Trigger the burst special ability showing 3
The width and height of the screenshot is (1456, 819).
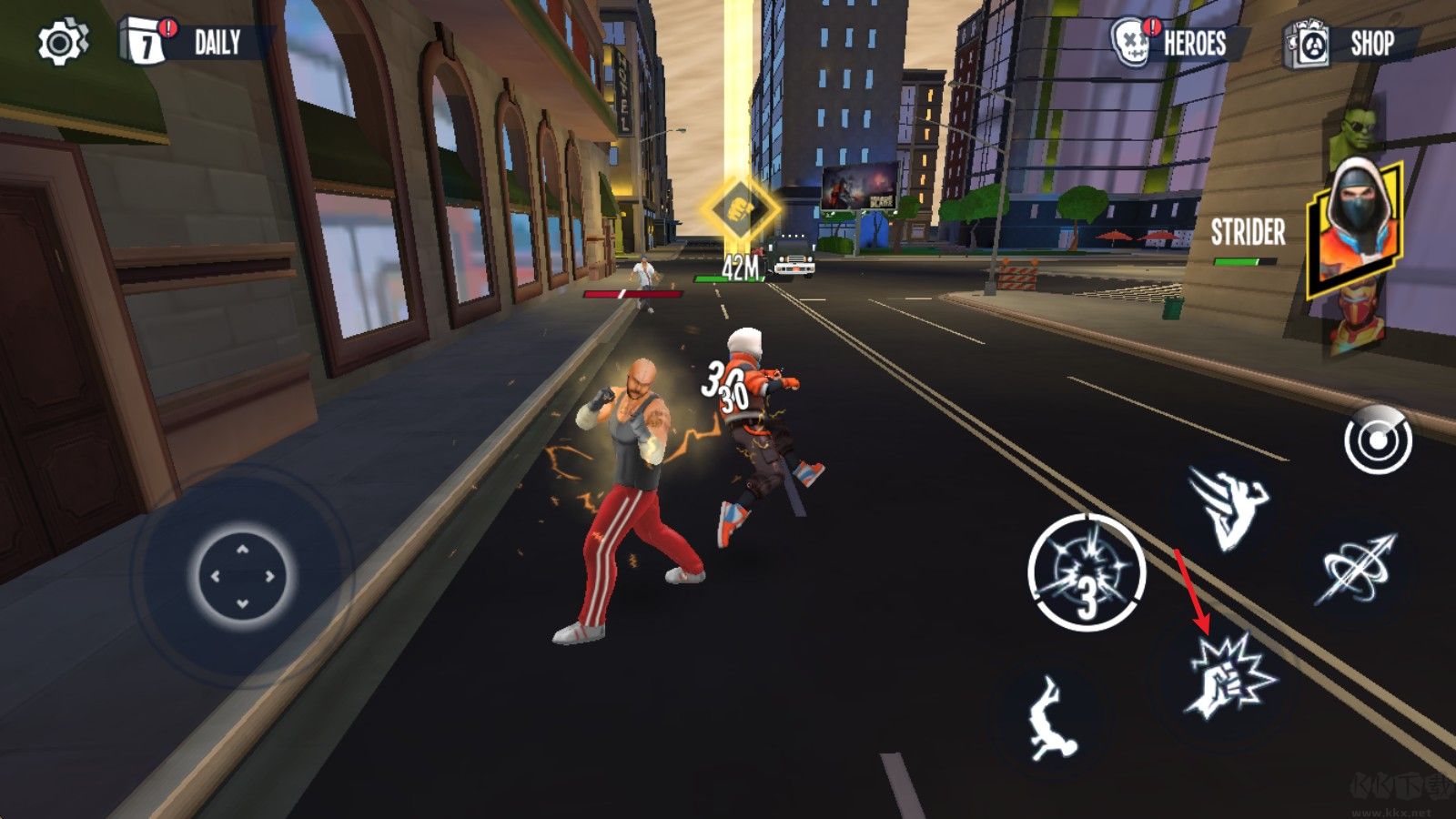1087,572
